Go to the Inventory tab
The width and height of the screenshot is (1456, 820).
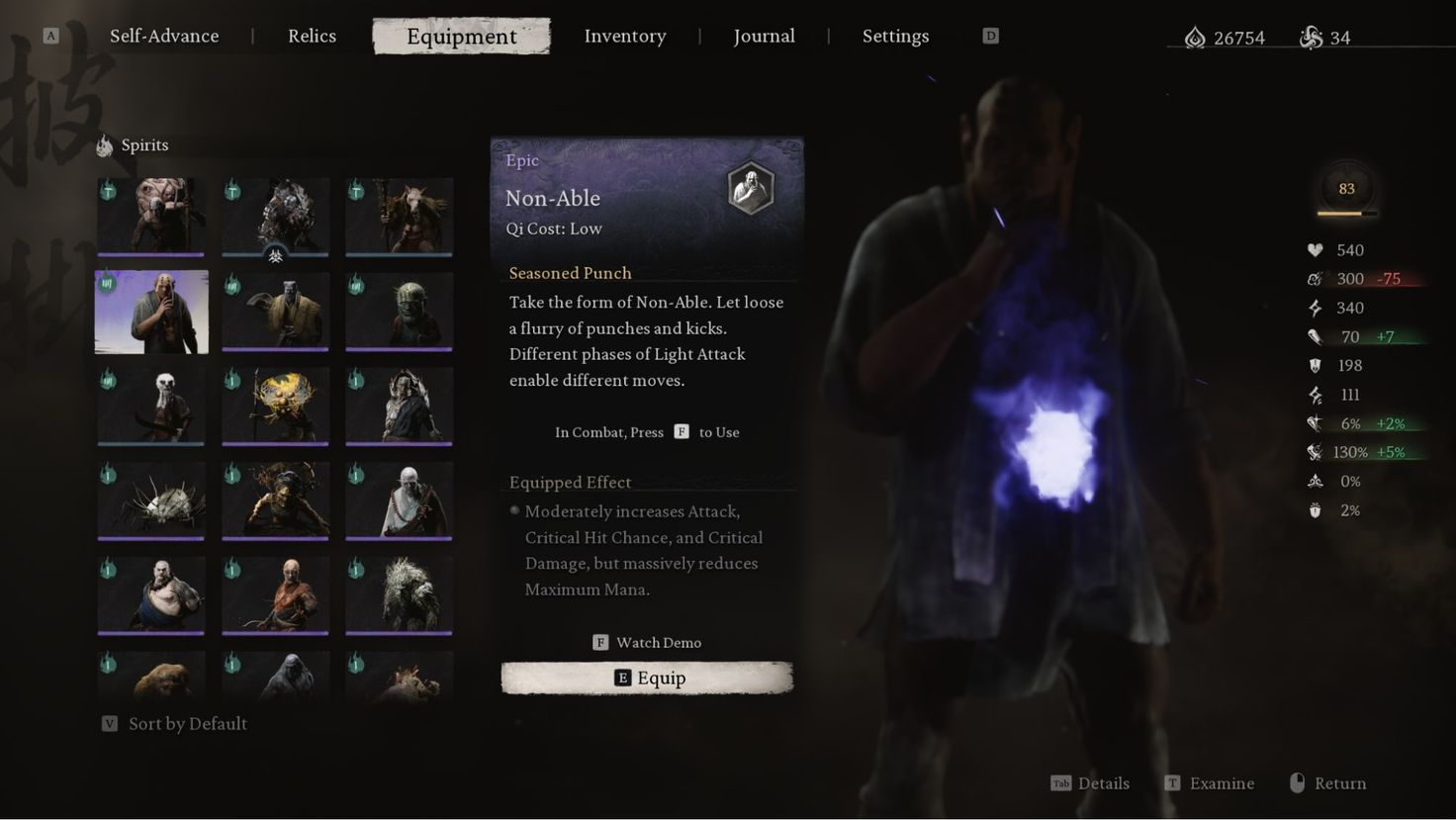click(624, 37)
